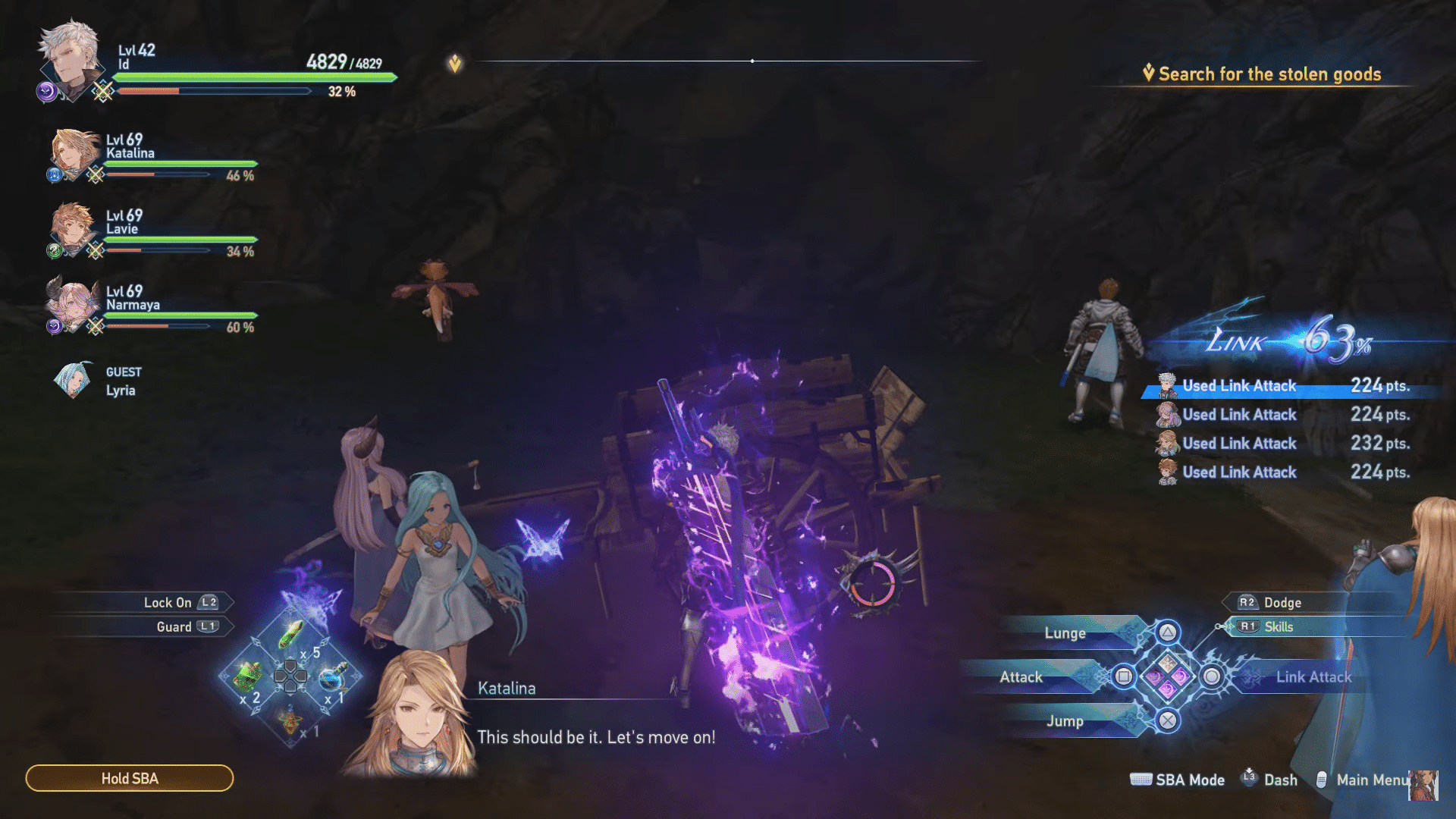Toggle Guard with the L1 prompt
This screenshot has height=819, width=1456.
tap(209, 626)
